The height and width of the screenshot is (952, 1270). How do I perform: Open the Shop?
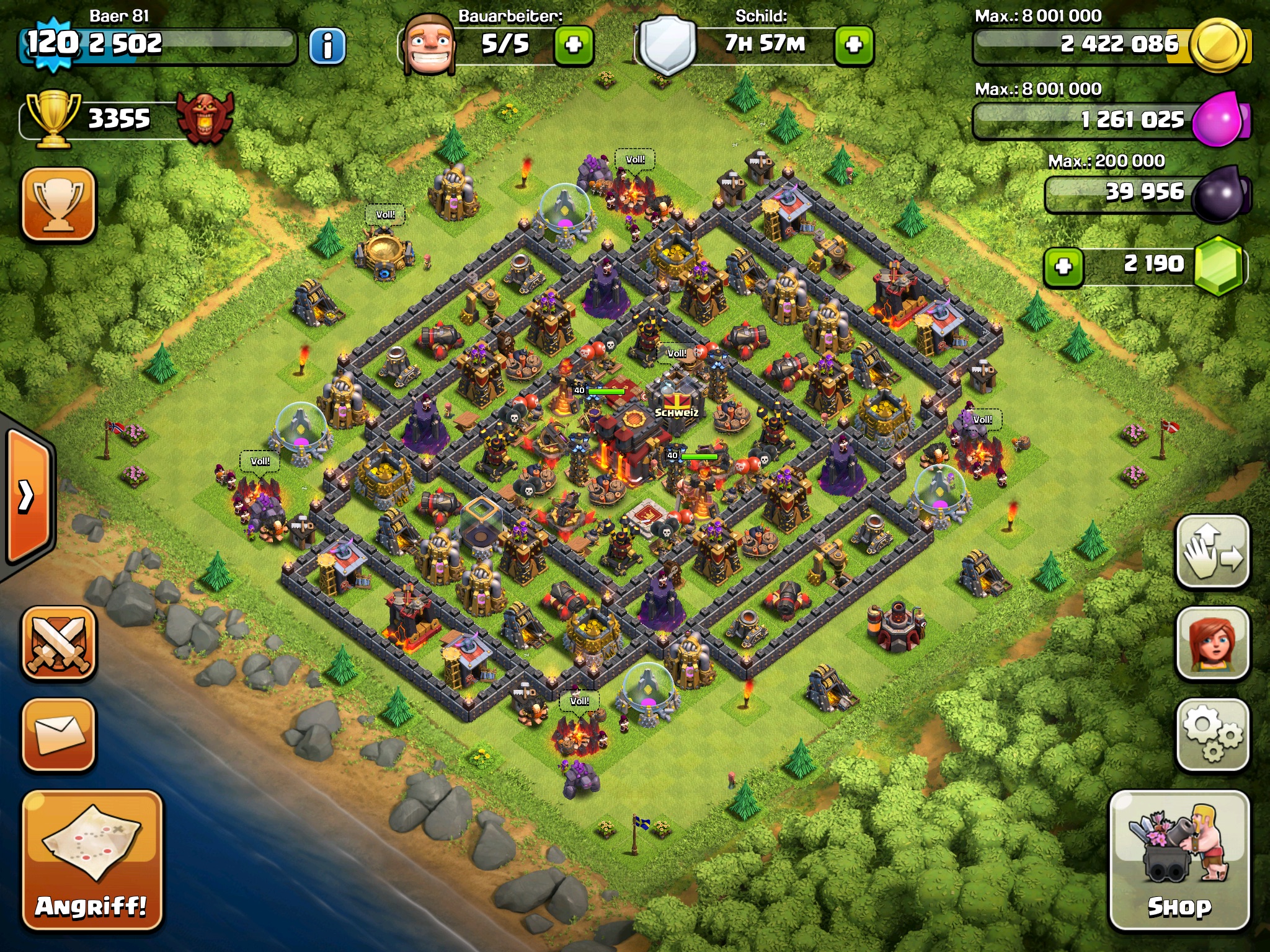point(1179,860)
